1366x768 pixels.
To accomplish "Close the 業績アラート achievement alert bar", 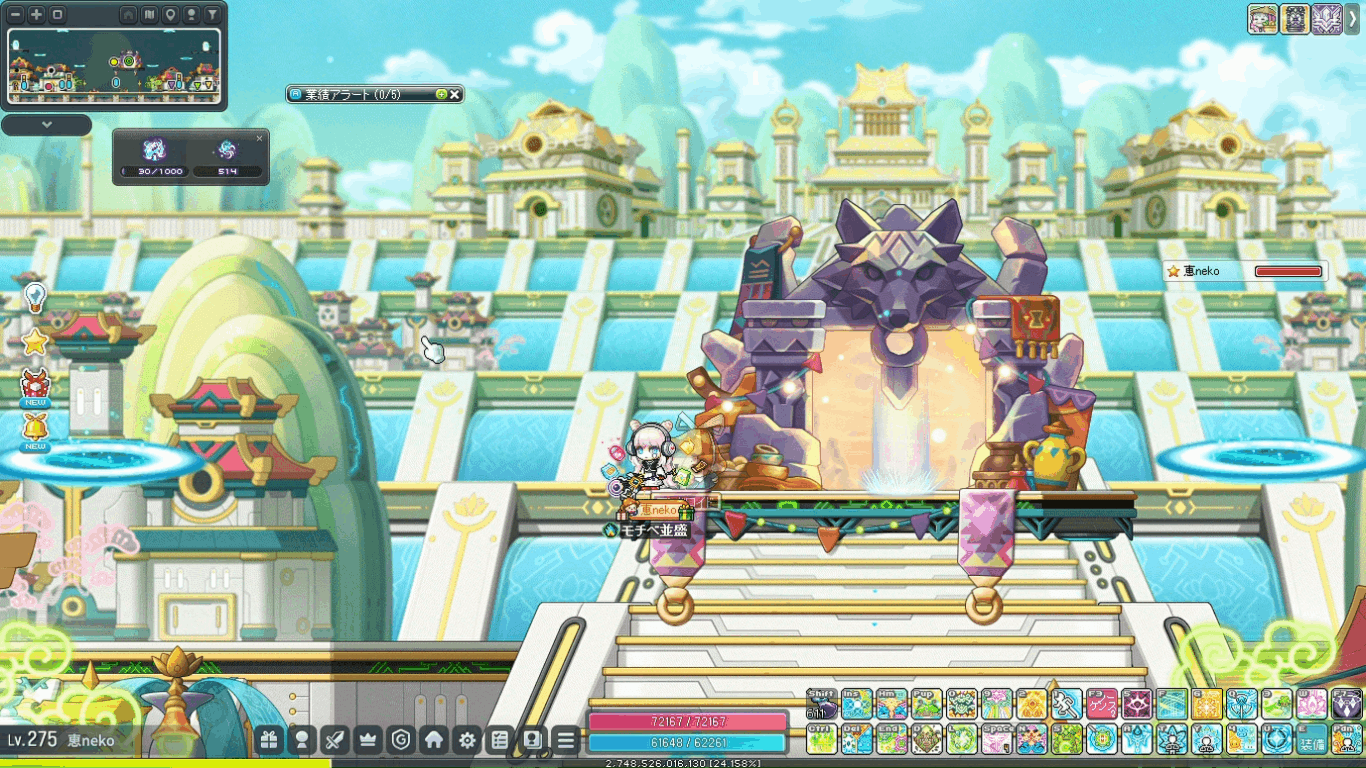I will (x=455, y=94).
